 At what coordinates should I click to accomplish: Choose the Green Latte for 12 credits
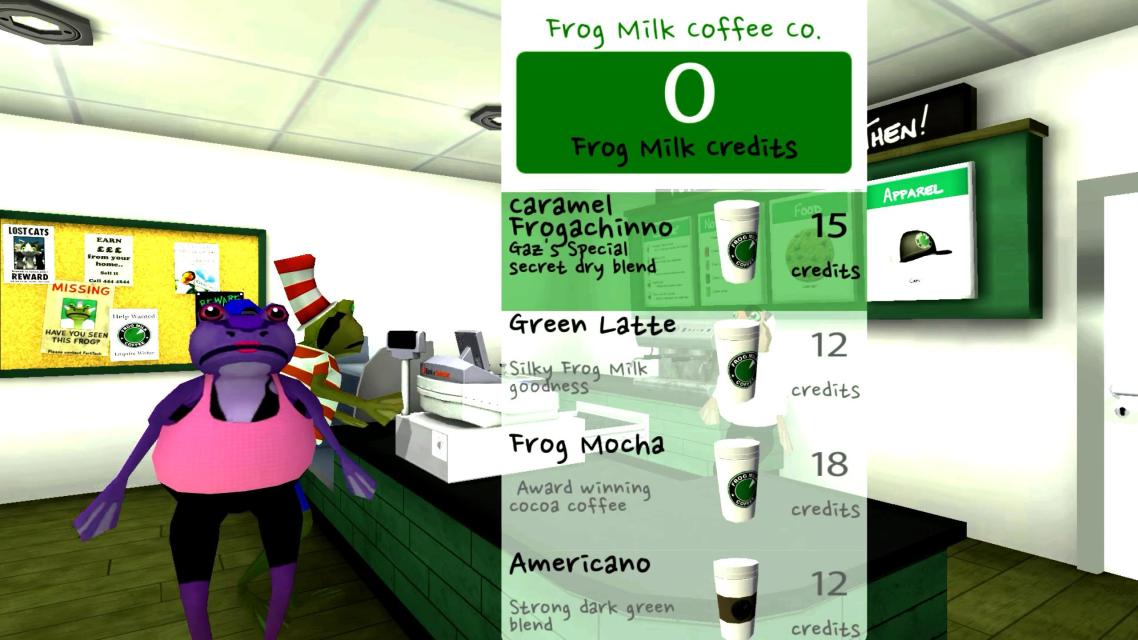tap(683, 368)
